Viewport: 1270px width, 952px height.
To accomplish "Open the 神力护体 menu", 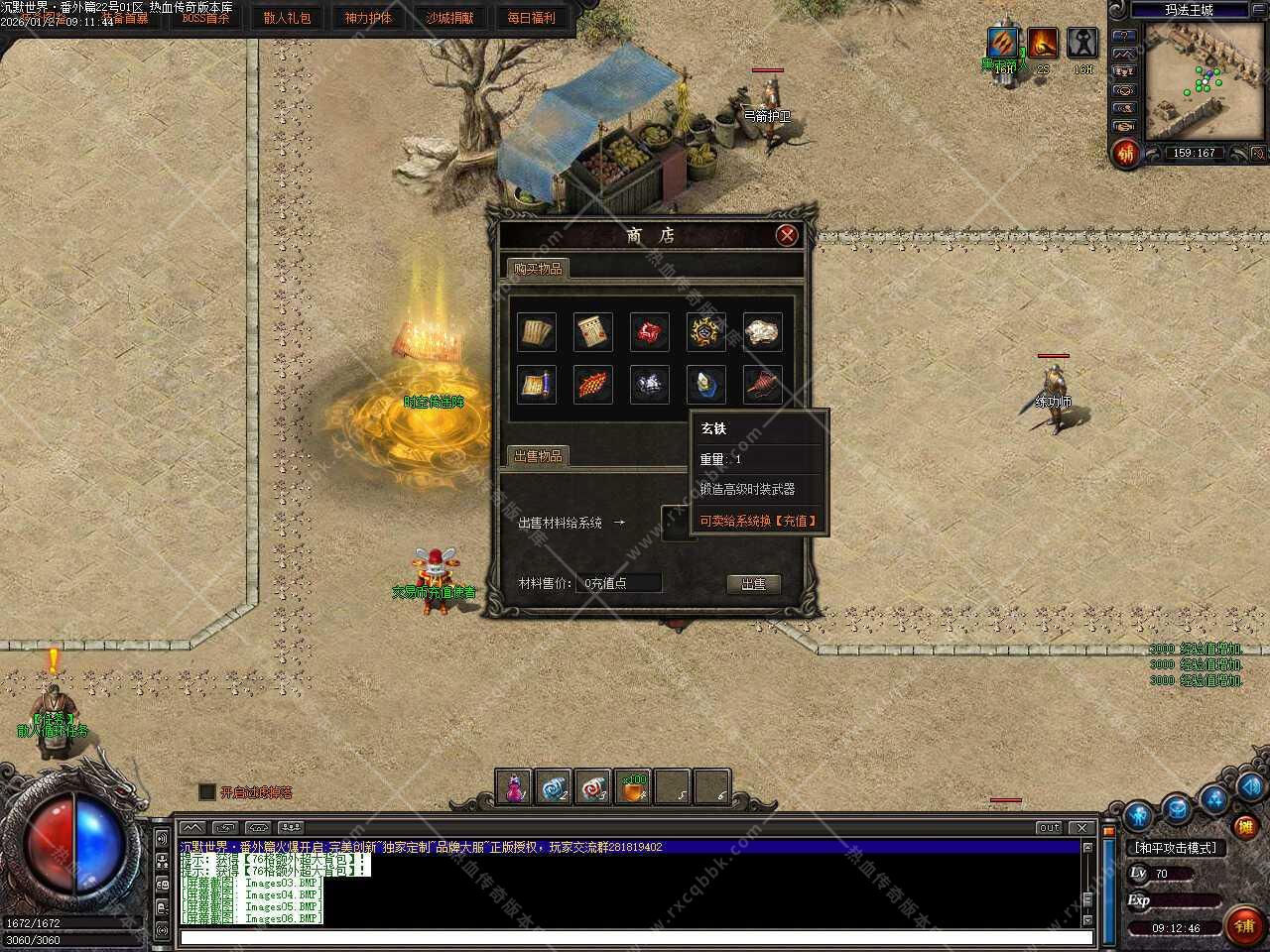I will tap(368, 18).
